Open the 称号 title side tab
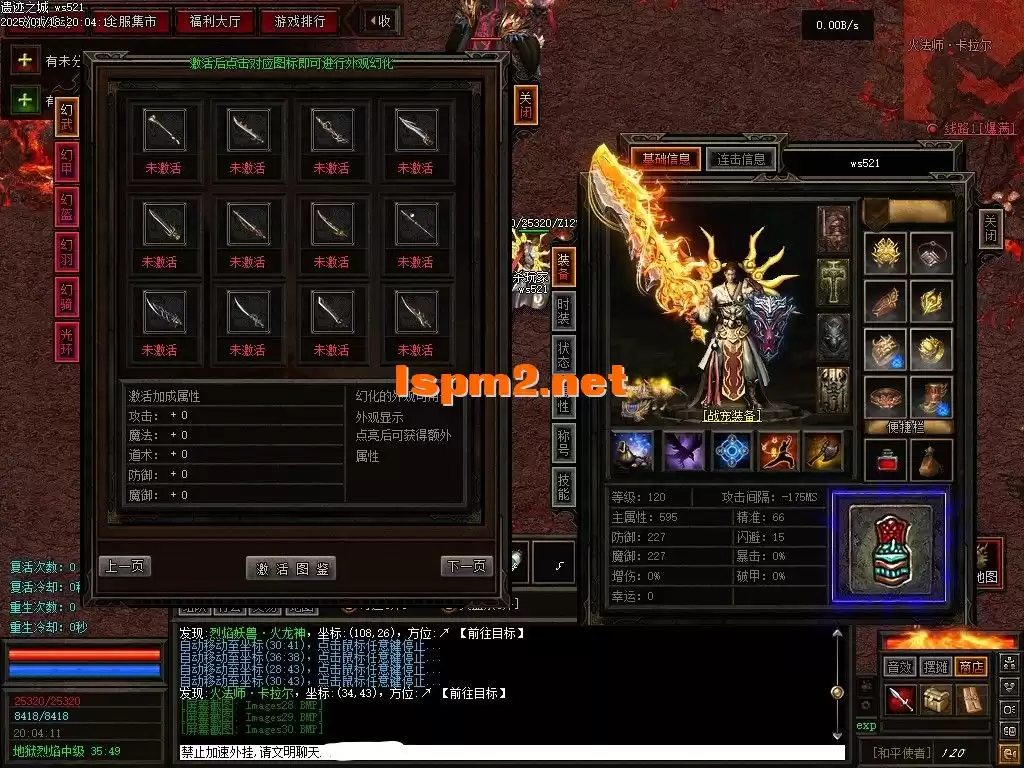The height and width of the screenshot is (768, 1024). (x=564, y=443)
